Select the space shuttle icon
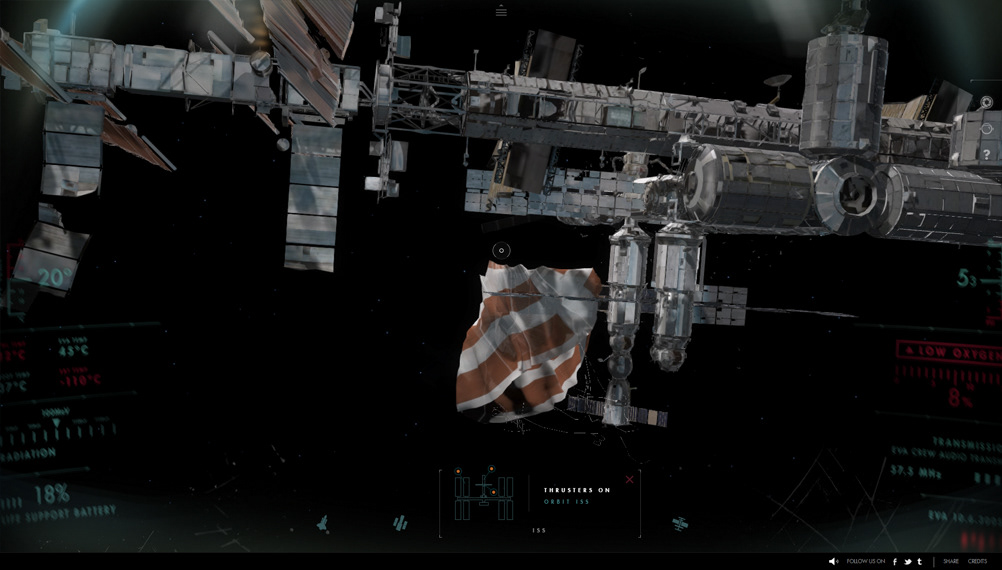The image size is (1002, 570). pos(323,523)
